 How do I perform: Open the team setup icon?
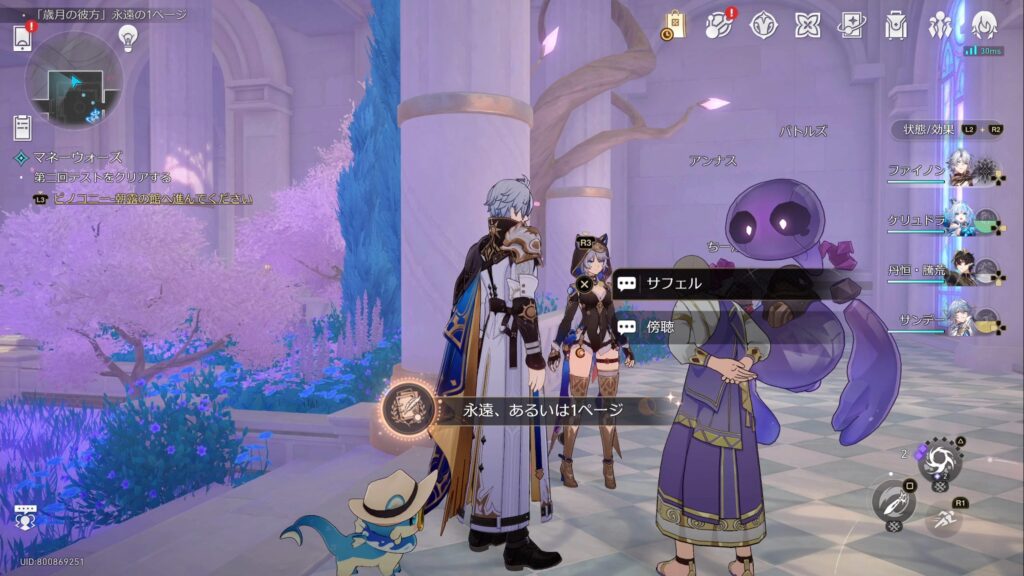[x=940, y=24]
